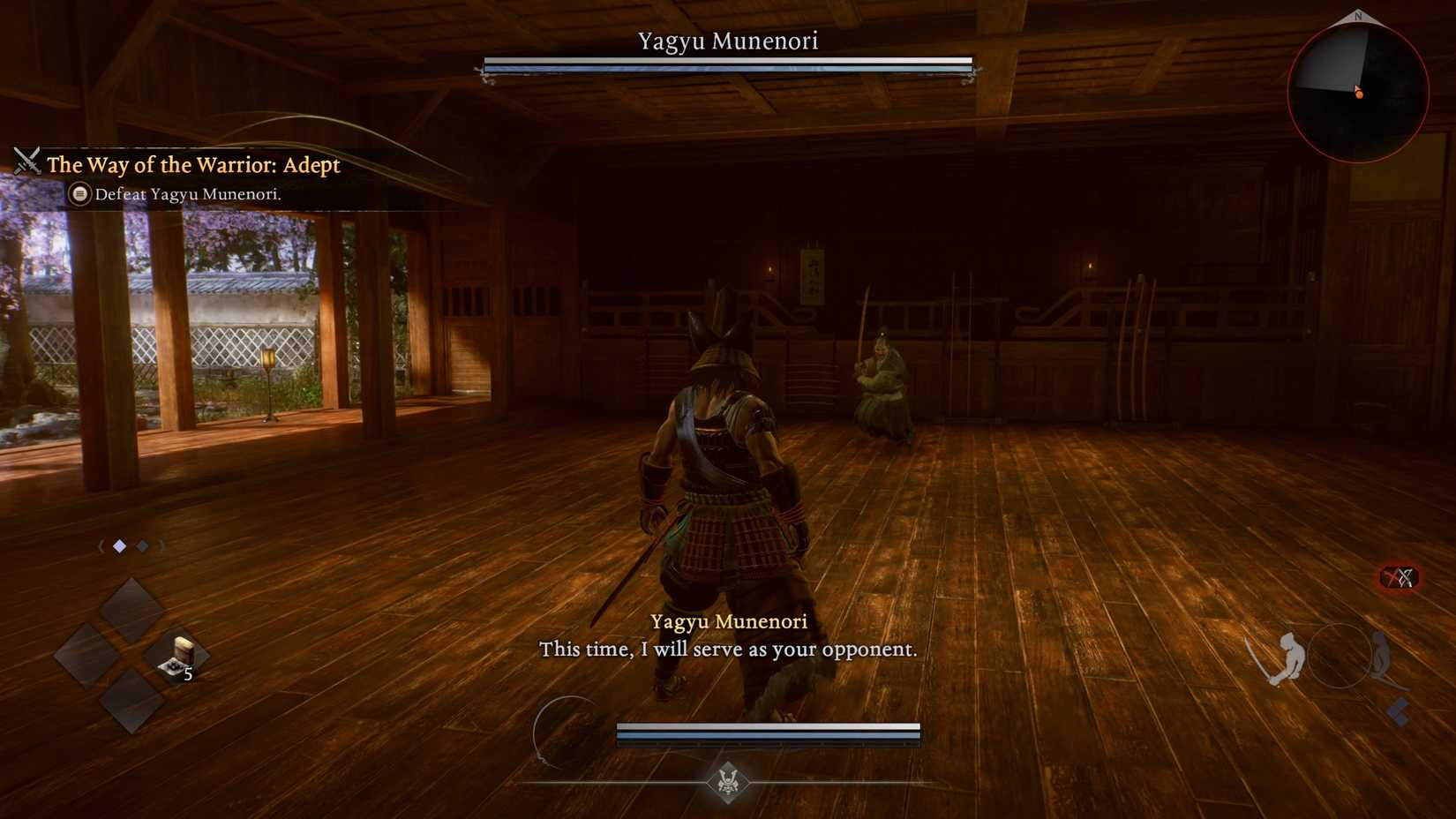This screenshot has height=819, width=1456.
Task: Toggle the north marker on the compass
Action: 1356,16
